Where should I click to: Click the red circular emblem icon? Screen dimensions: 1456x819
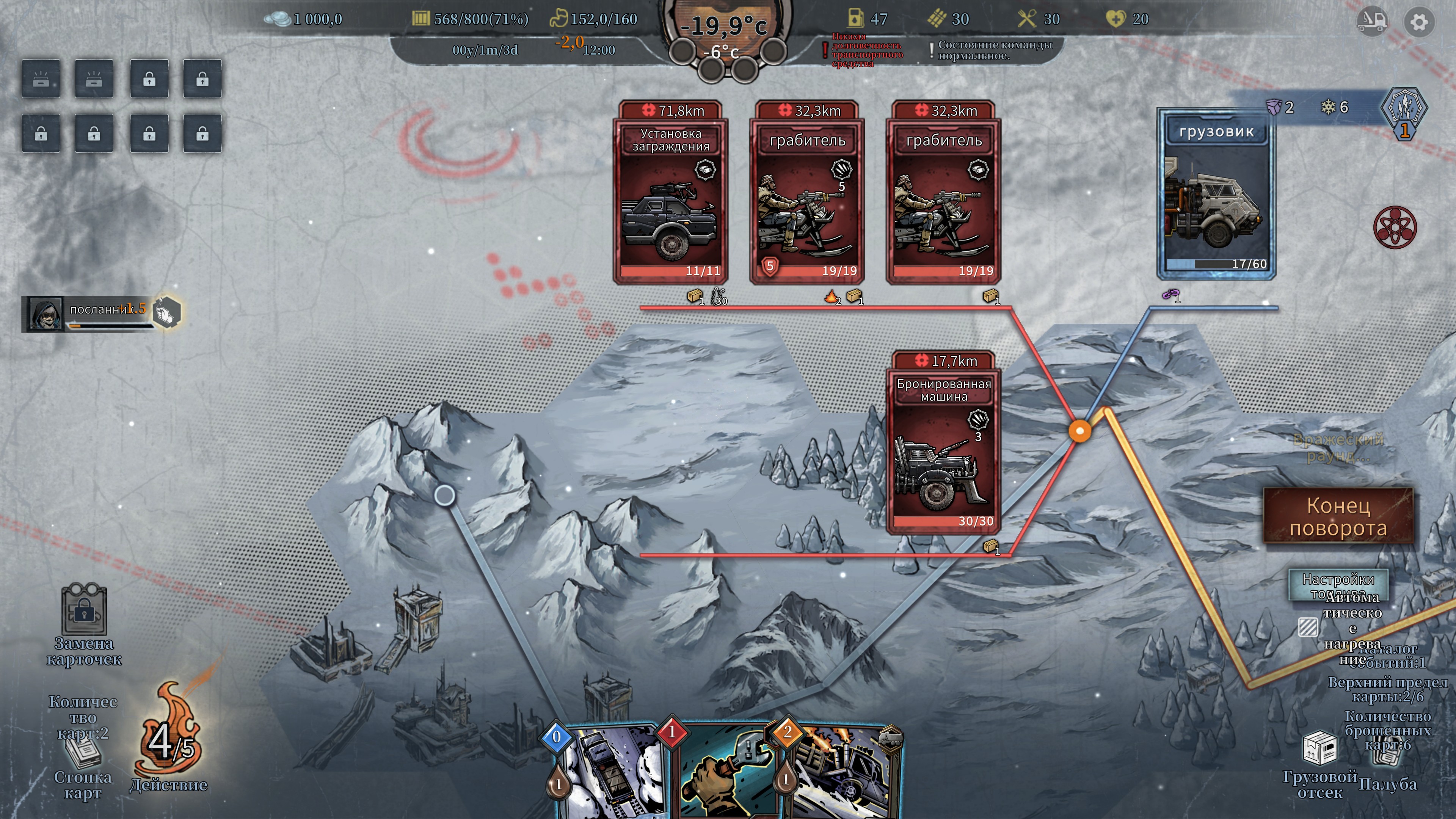coord(1395,227)
